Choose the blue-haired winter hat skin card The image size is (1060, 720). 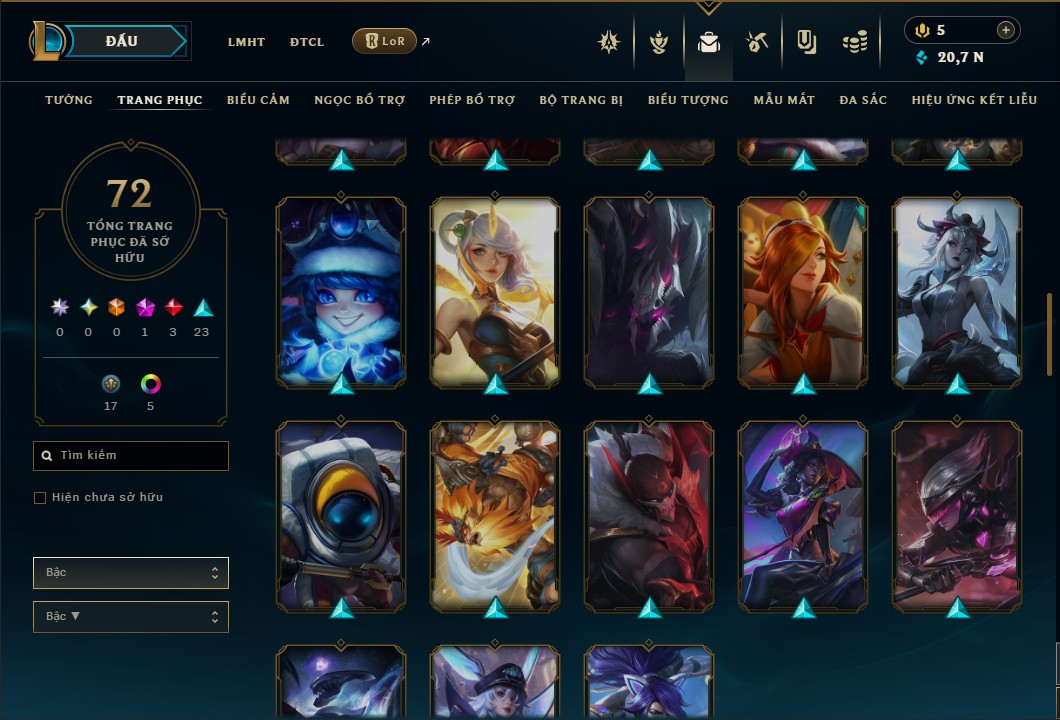(341, 291)
